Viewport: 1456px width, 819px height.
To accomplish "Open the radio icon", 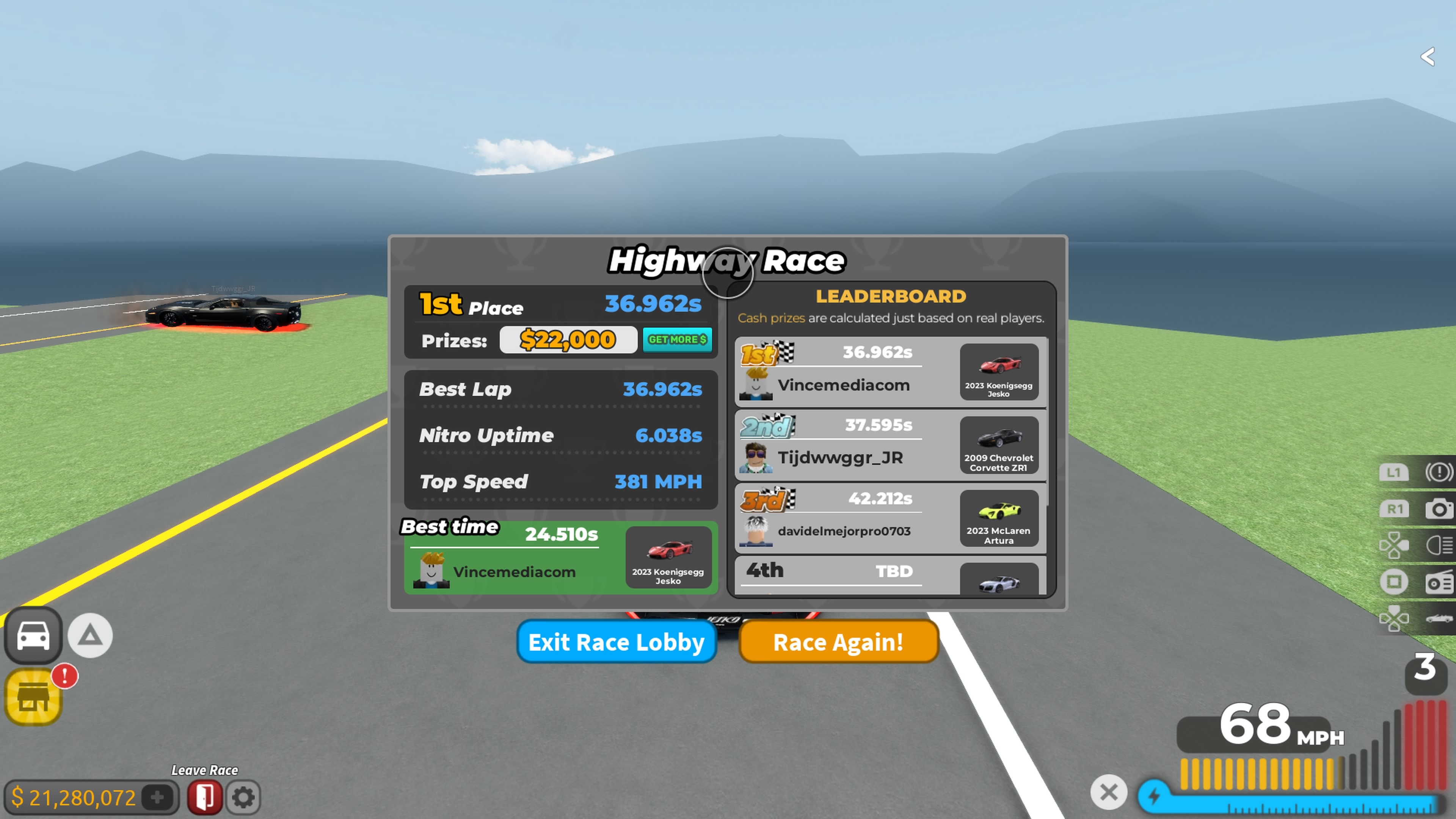I will [x=1439, y=582].
